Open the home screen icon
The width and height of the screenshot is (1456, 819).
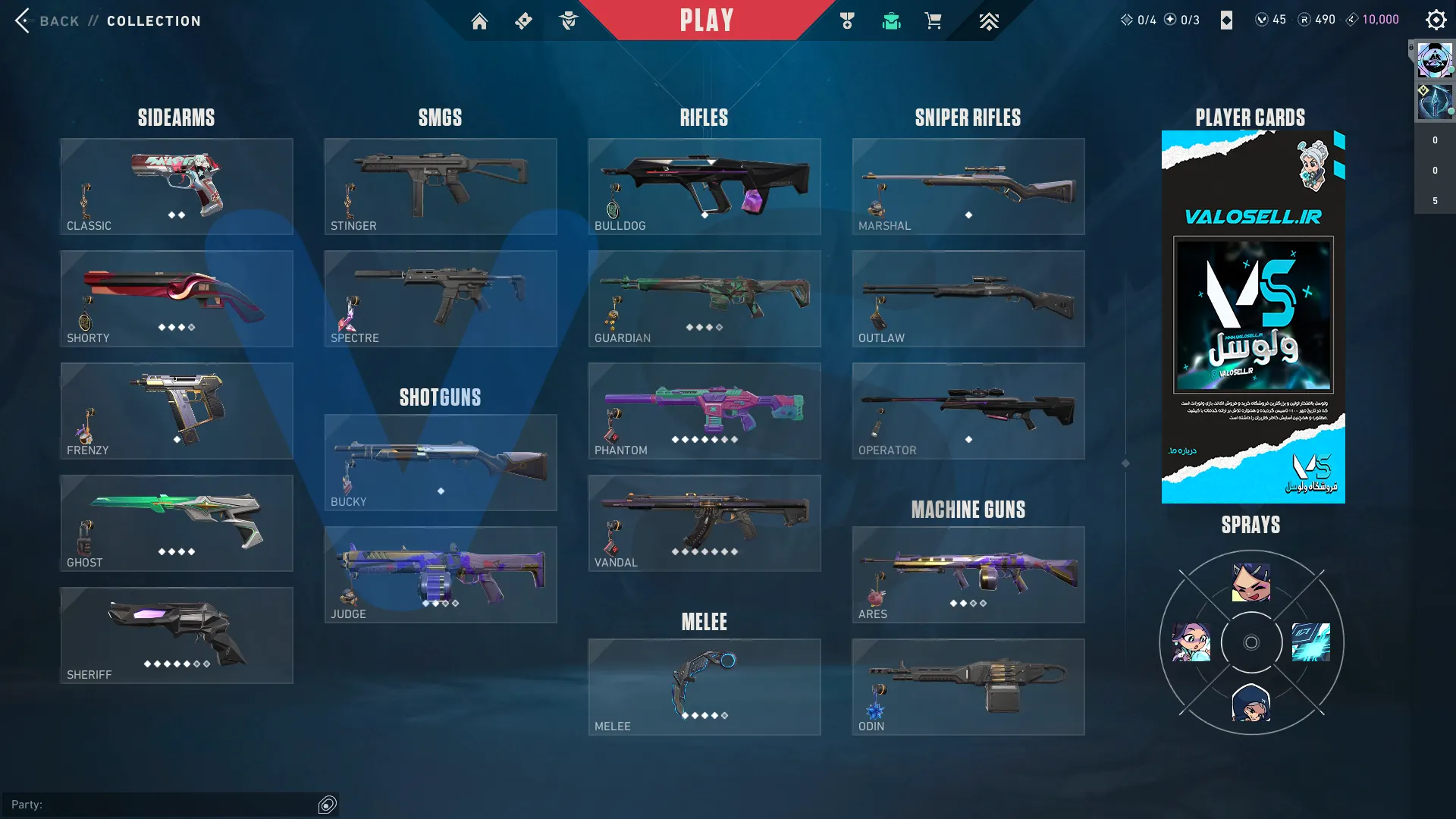click(479, 21)
